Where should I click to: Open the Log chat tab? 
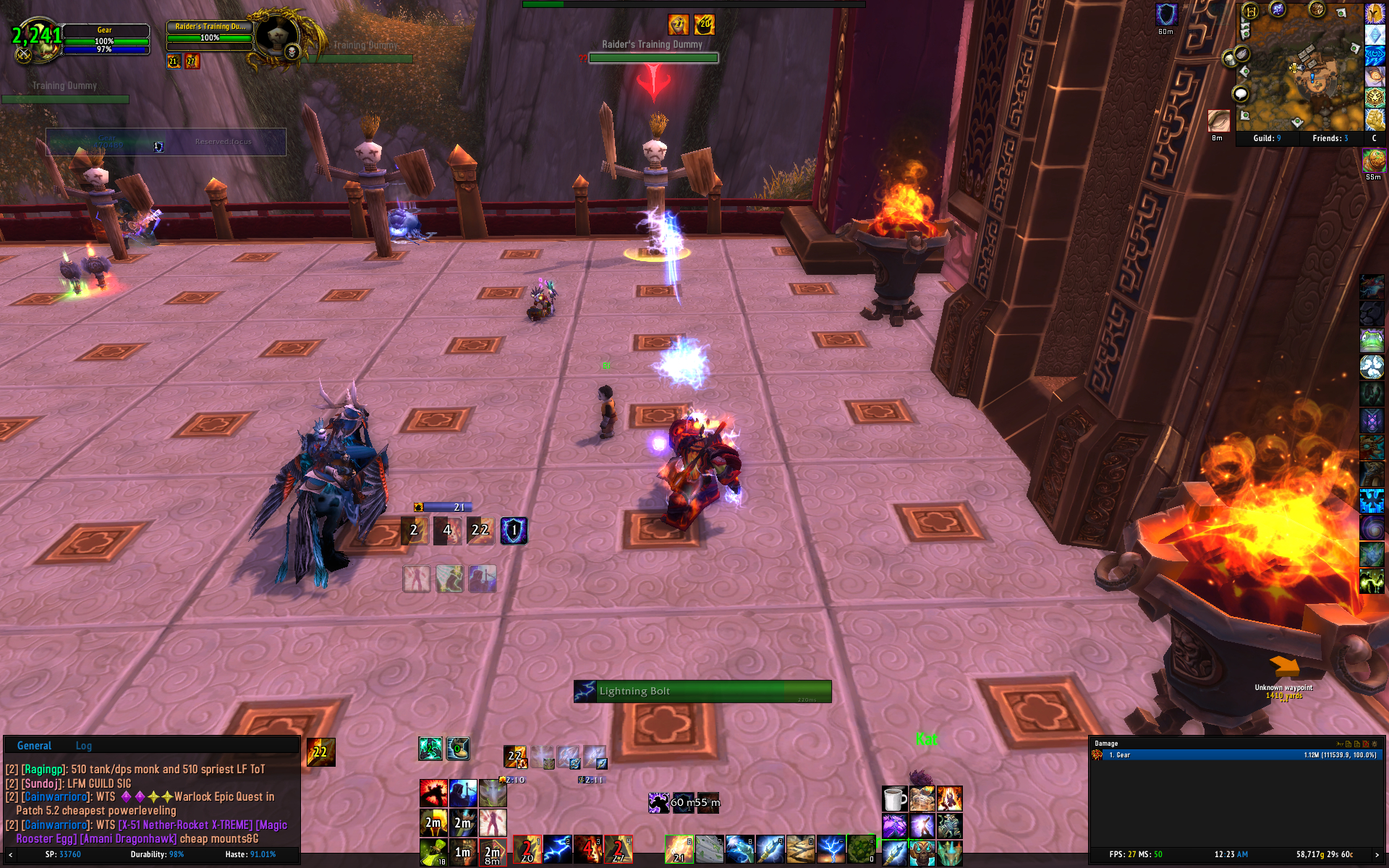point(84,746)
